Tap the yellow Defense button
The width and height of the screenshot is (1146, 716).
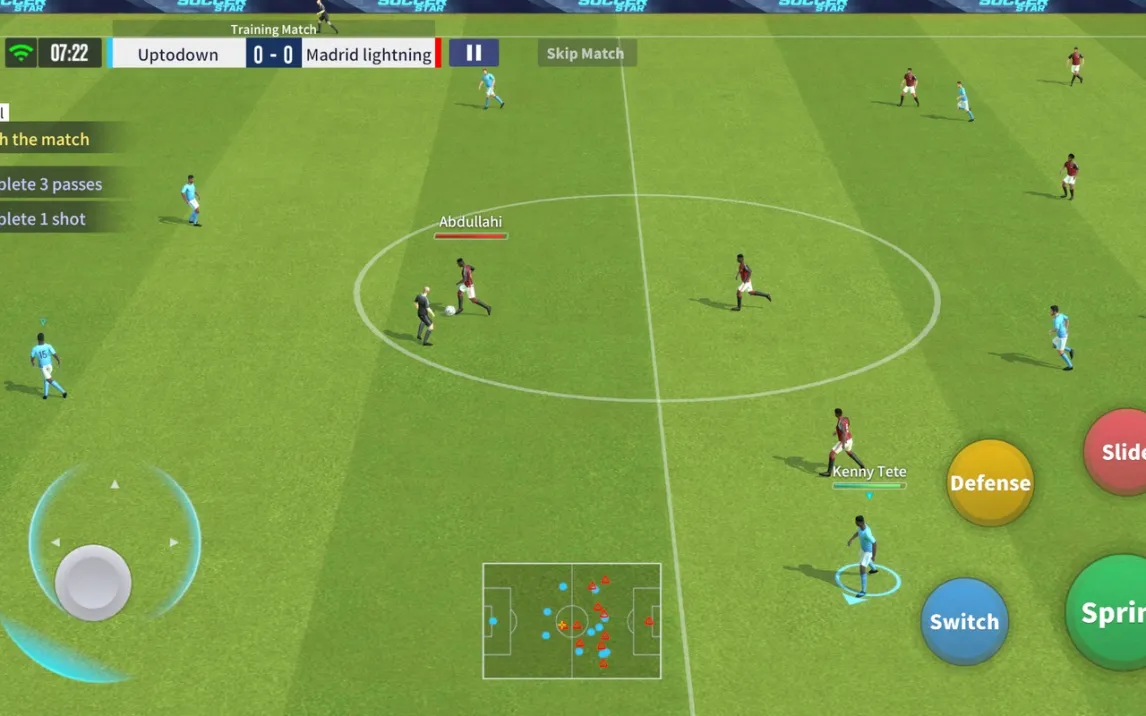click(x=990, y=483)
